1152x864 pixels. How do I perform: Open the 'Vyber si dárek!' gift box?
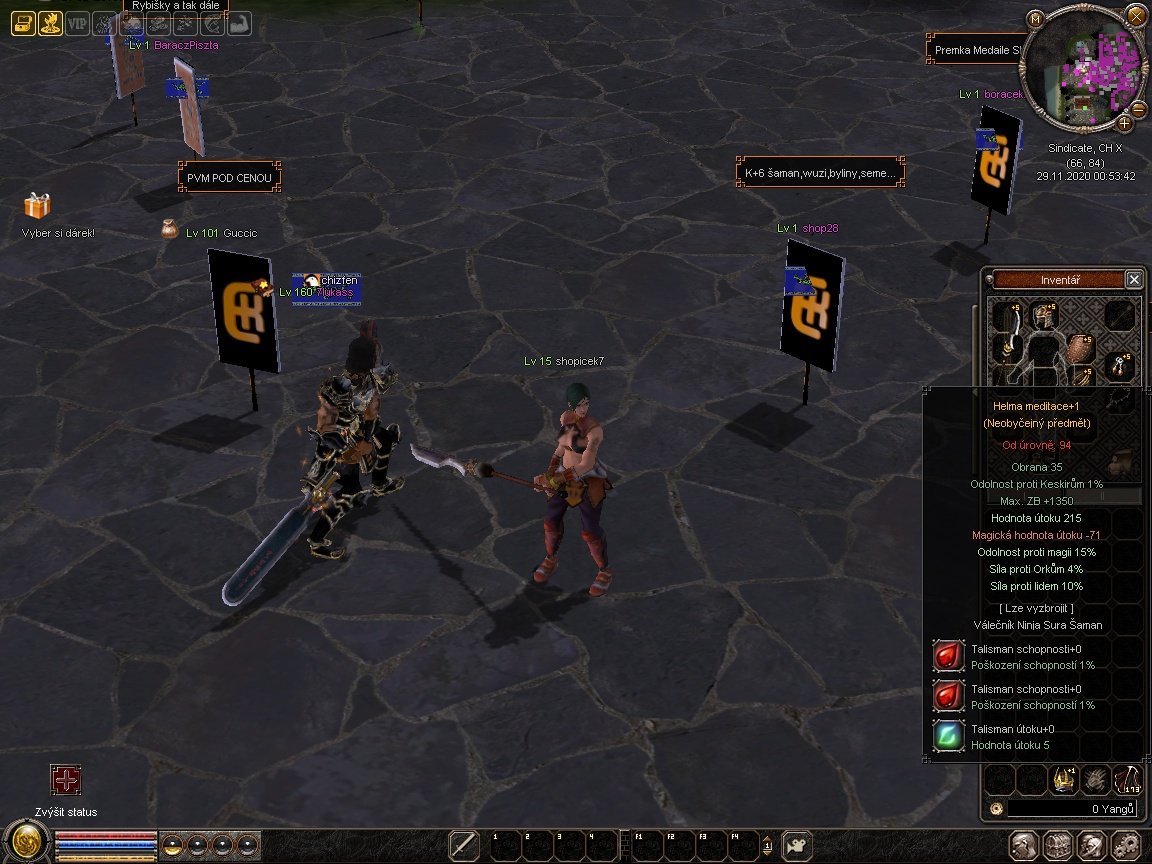(37, 206)
